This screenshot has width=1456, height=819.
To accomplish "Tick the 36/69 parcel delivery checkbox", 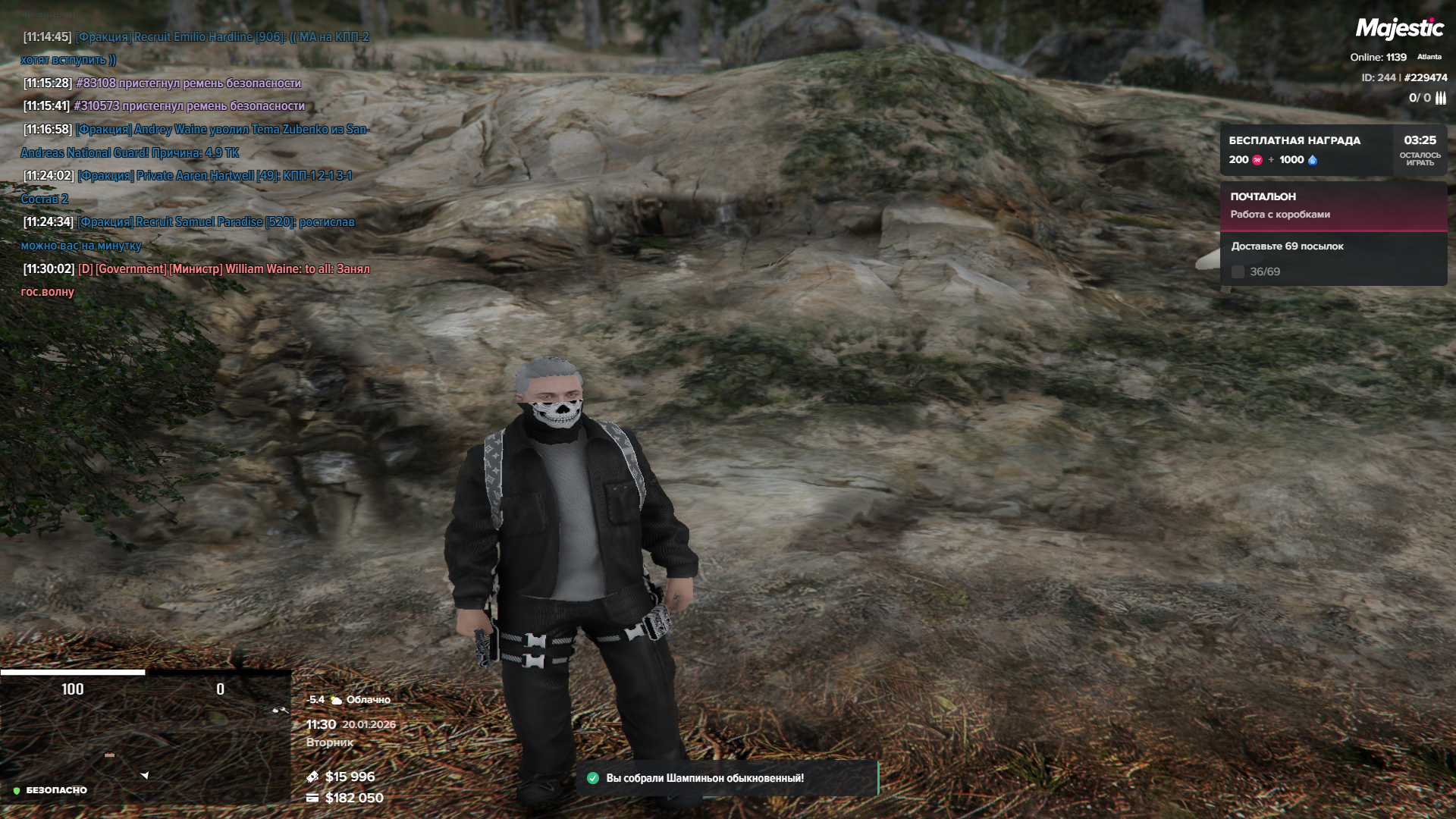I will pos(1238,271).
